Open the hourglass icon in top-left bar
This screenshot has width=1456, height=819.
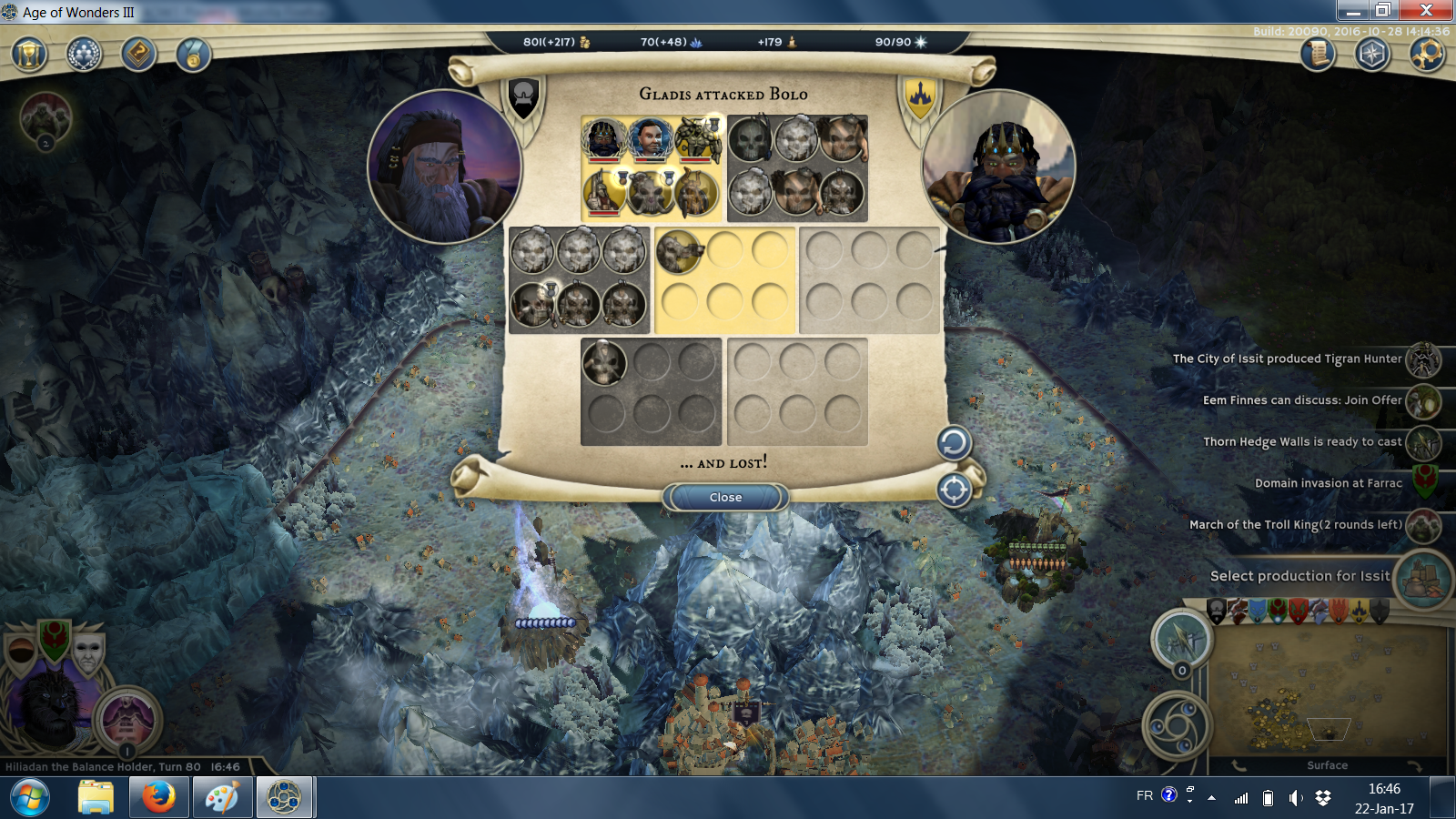(x=29, y=55)
